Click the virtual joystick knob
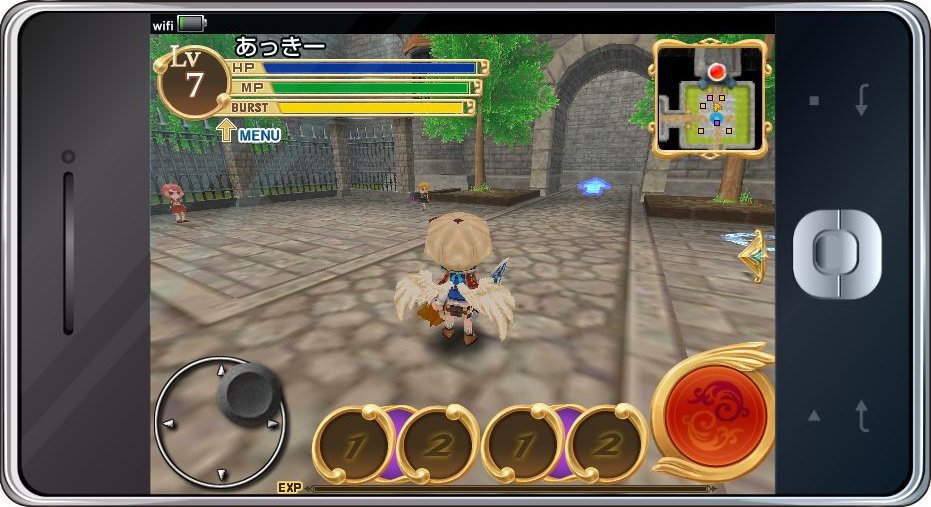Screen dimensions: 931x507 point(247,393)
